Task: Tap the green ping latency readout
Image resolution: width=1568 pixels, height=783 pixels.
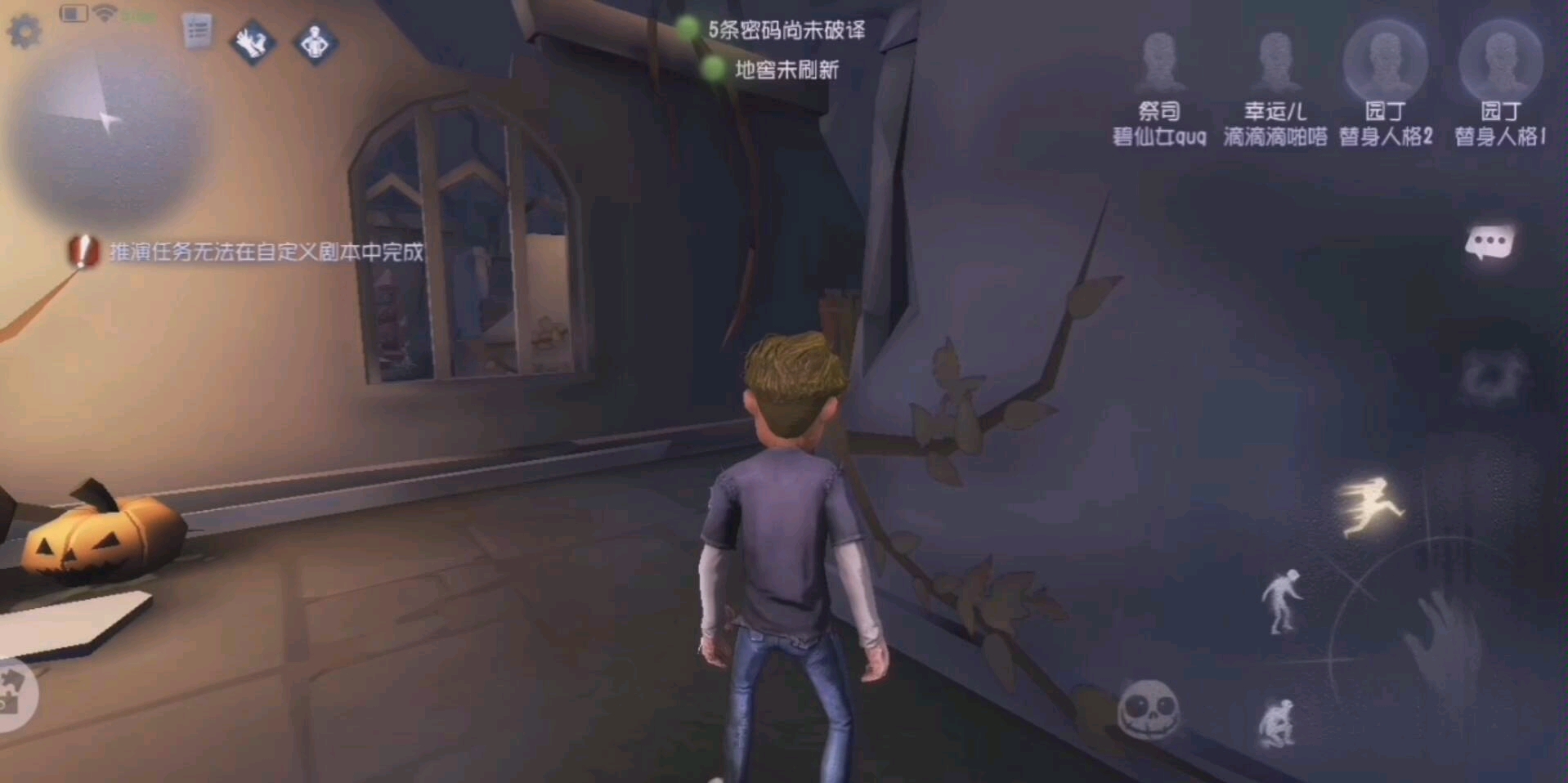Action: [x=135, y=13]
